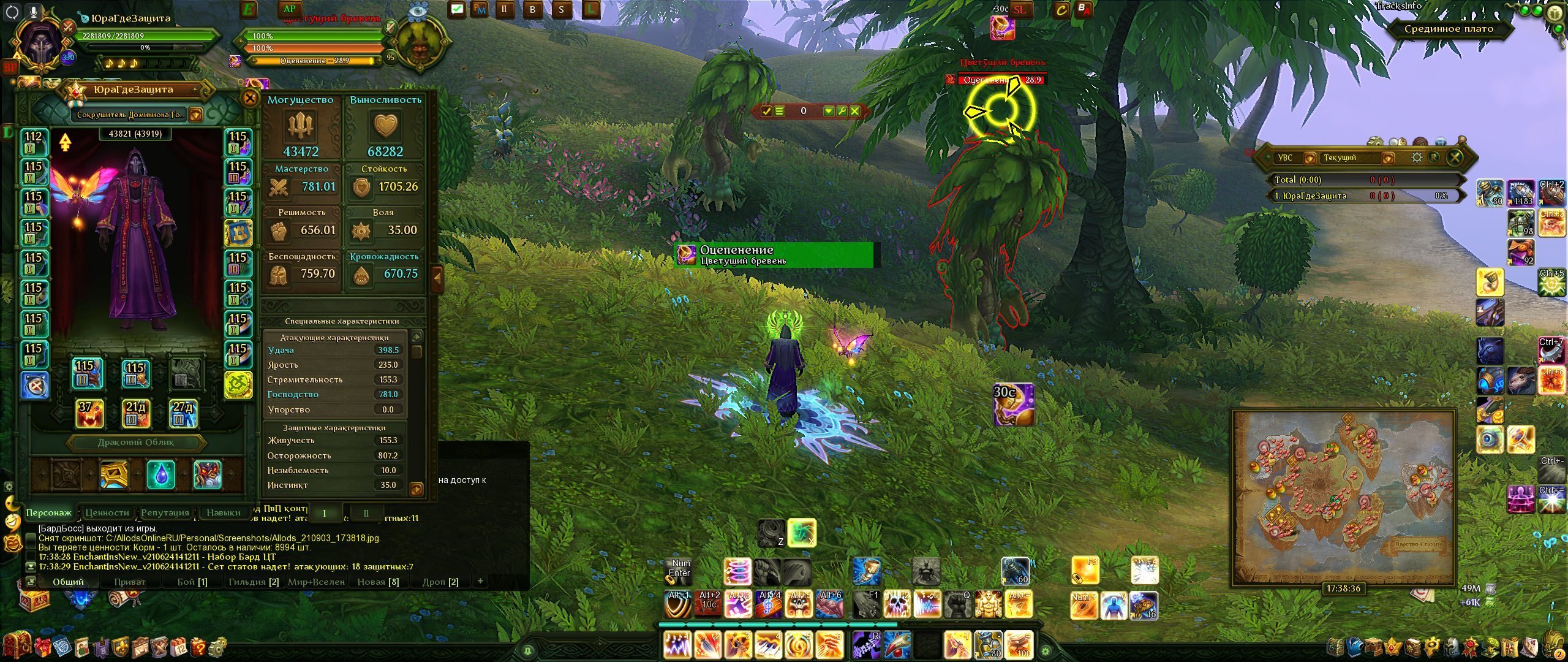
Task: Switch to the Ценности tab
Action: click(x=107, y=512)
